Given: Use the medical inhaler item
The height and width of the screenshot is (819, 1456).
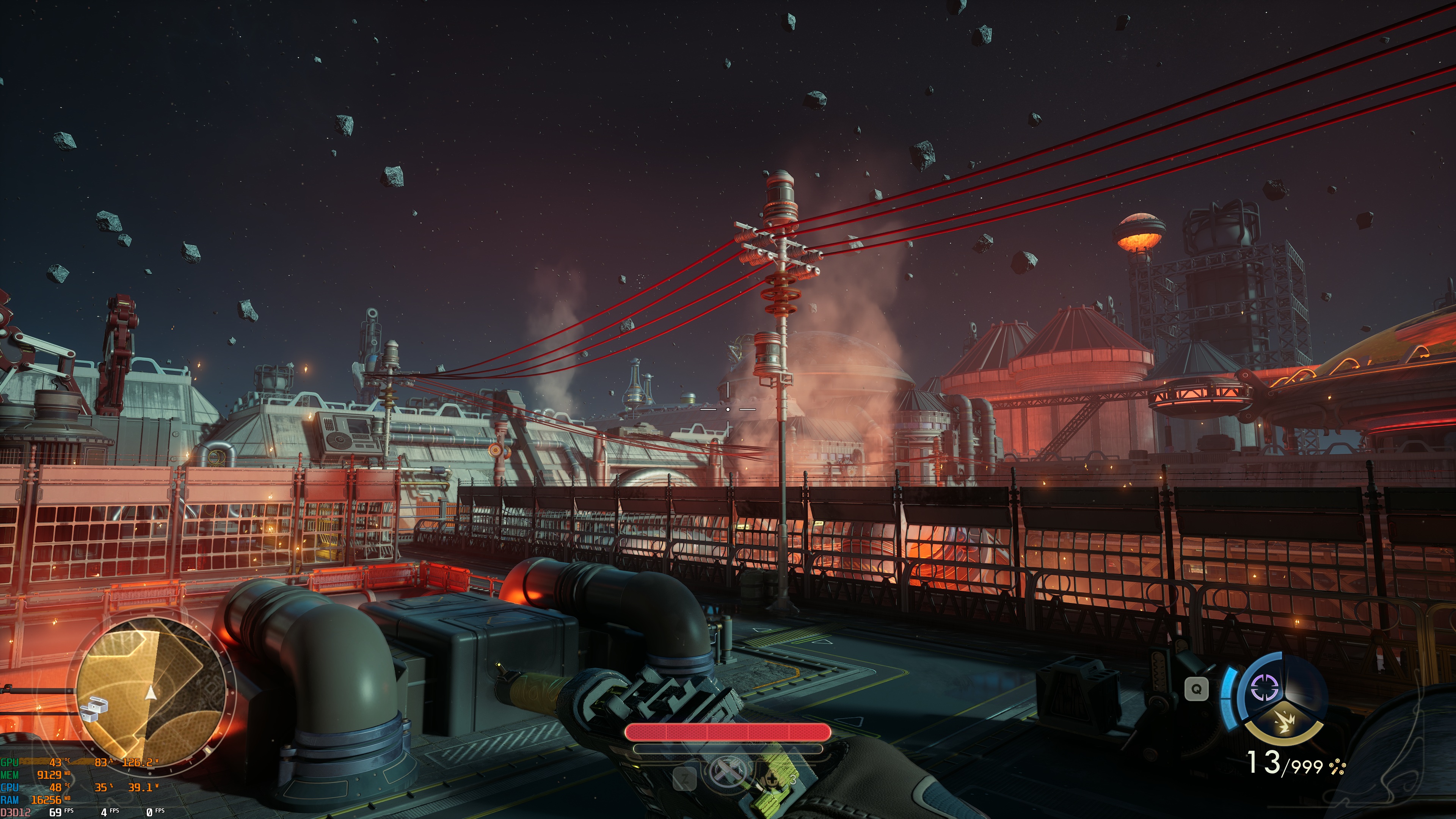Looking at the screenshot, I should point(772,780).
